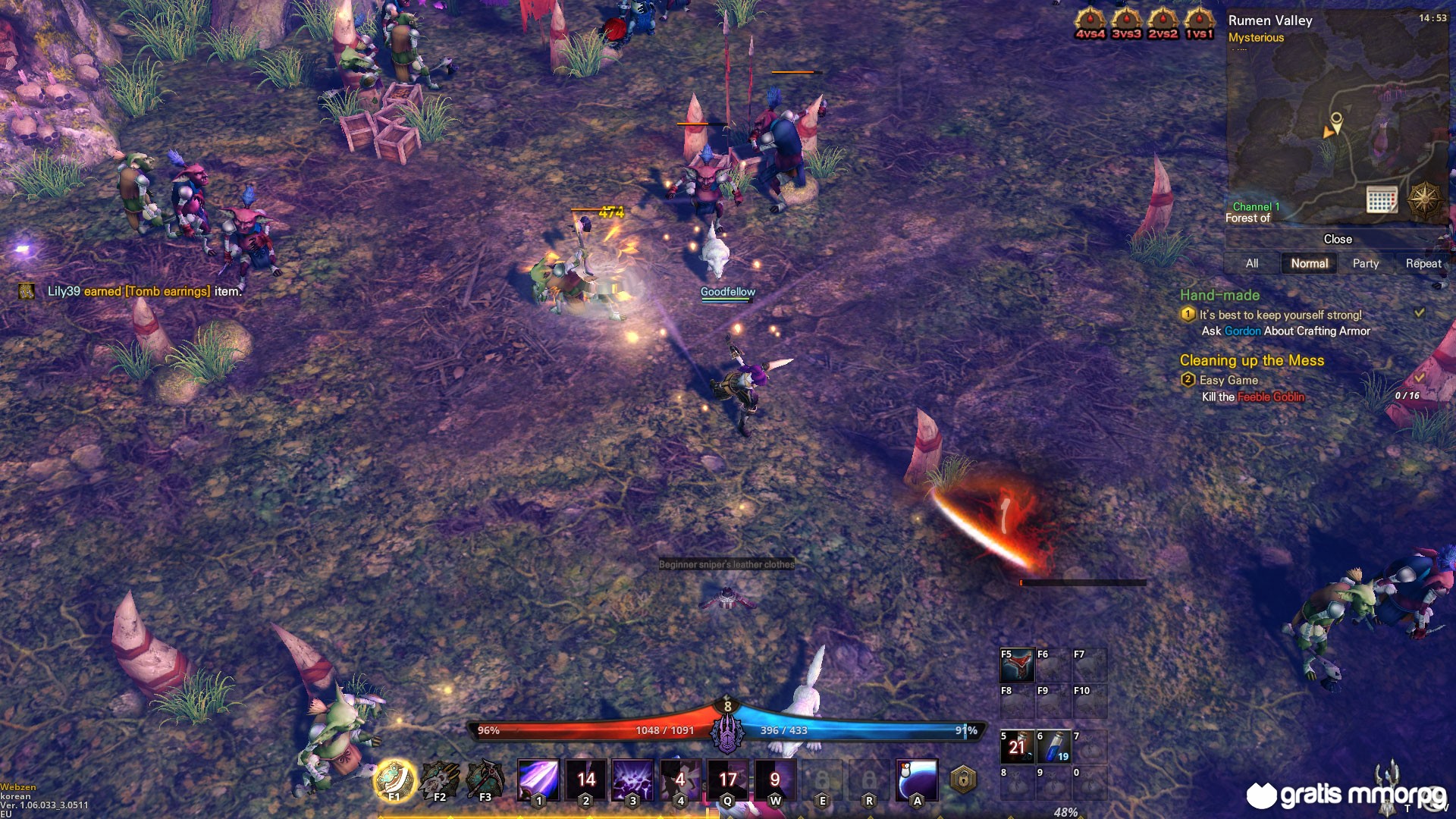The width and height of the screenshot is (1456, 819).
Task: Switch to the All quests tab
Action: tap(1252, 263)
